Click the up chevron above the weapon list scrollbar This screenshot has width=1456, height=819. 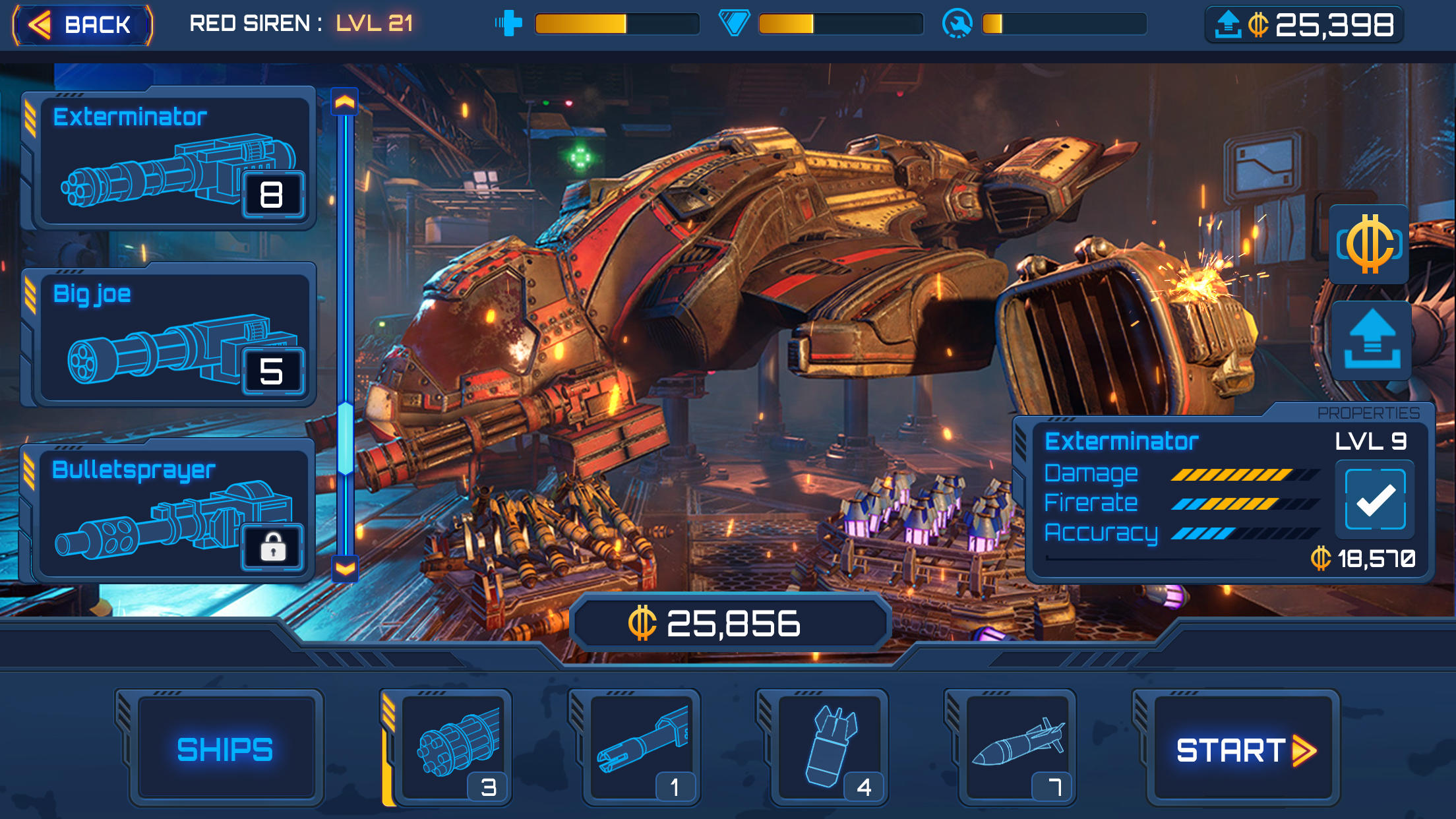click(x=344, y=100)
